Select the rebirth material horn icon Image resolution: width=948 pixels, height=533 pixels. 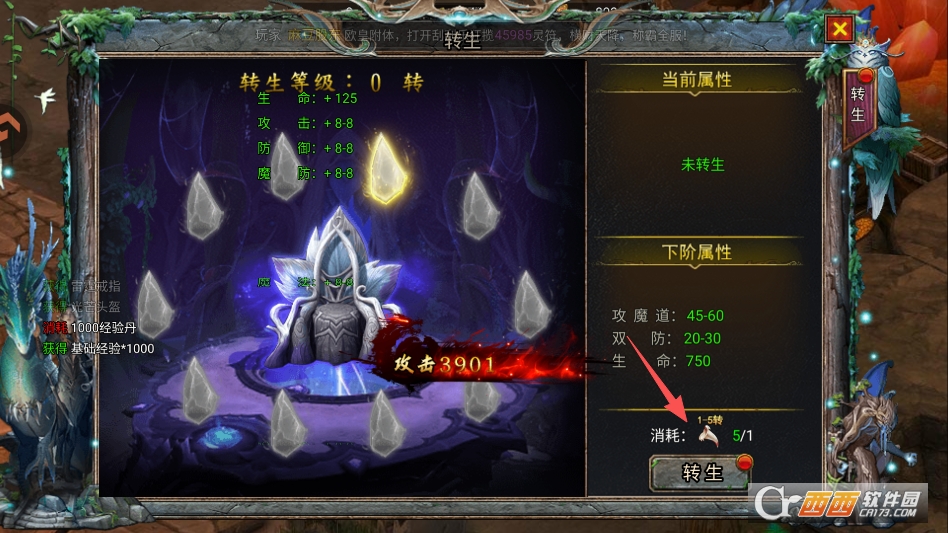[709, 435]
